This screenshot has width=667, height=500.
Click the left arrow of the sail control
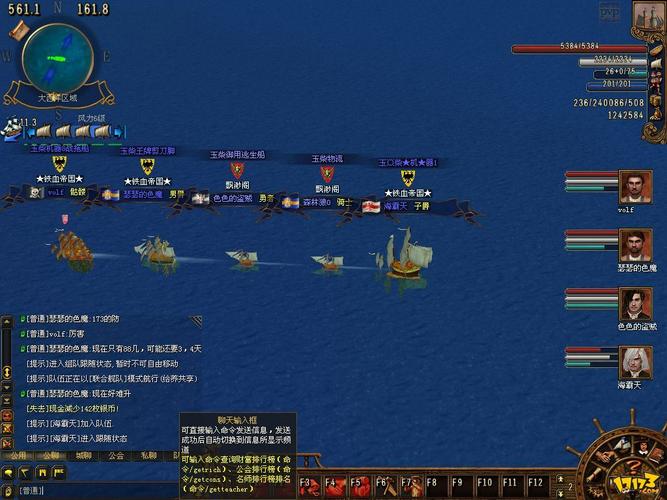point(31,131)
